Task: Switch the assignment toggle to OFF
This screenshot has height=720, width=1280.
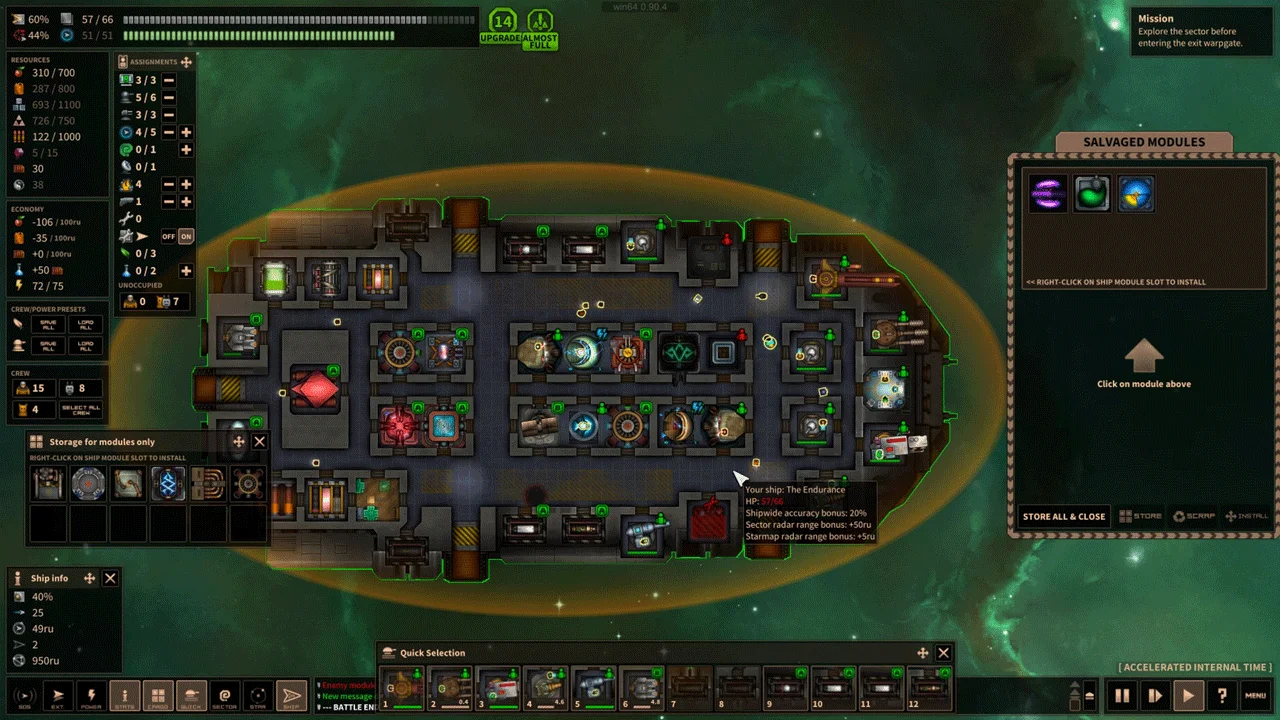Action: tap(169, 236)
